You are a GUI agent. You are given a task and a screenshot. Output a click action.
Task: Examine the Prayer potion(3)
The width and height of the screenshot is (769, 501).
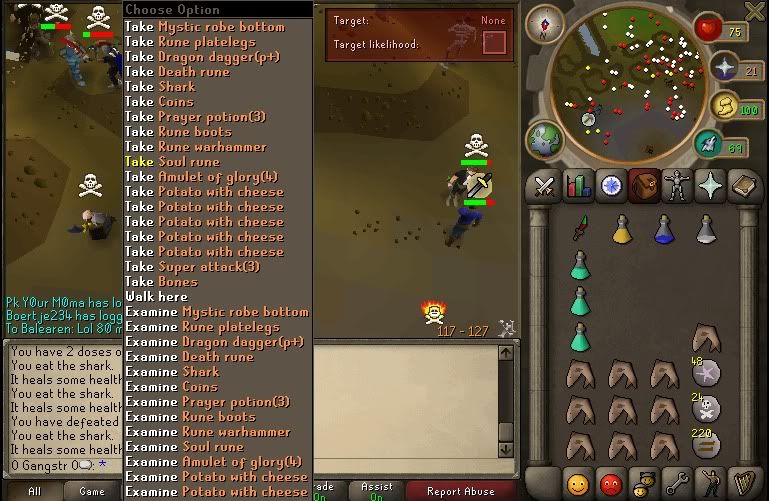[208, 402]
